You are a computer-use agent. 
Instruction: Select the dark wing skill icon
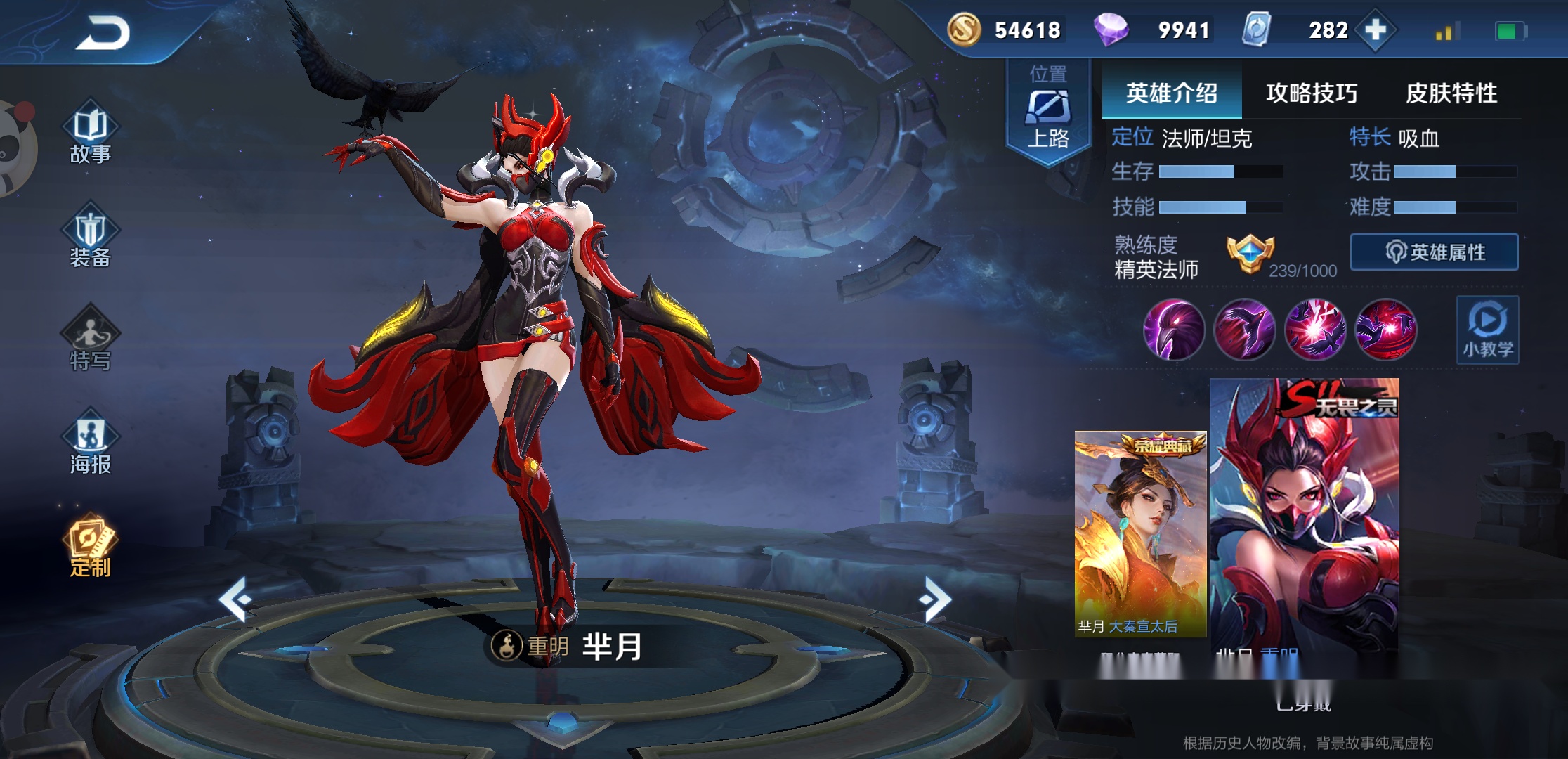(x=1244, y=330)
